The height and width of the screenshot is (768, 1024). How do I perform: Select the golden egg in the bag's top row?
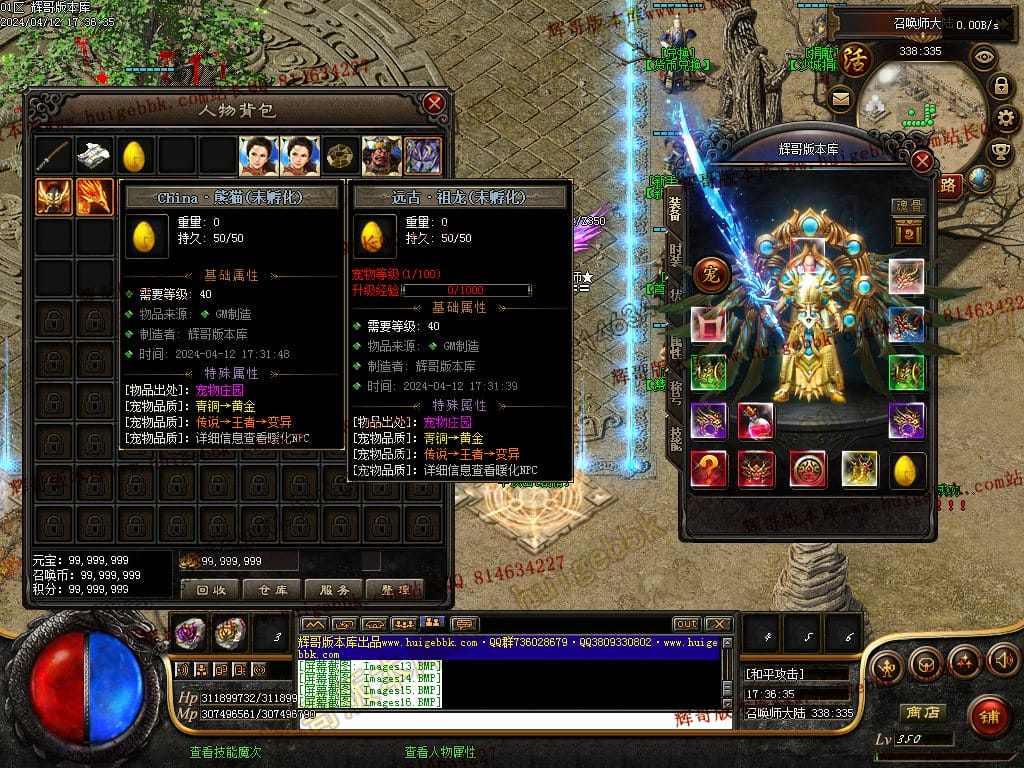coord(134,156)
